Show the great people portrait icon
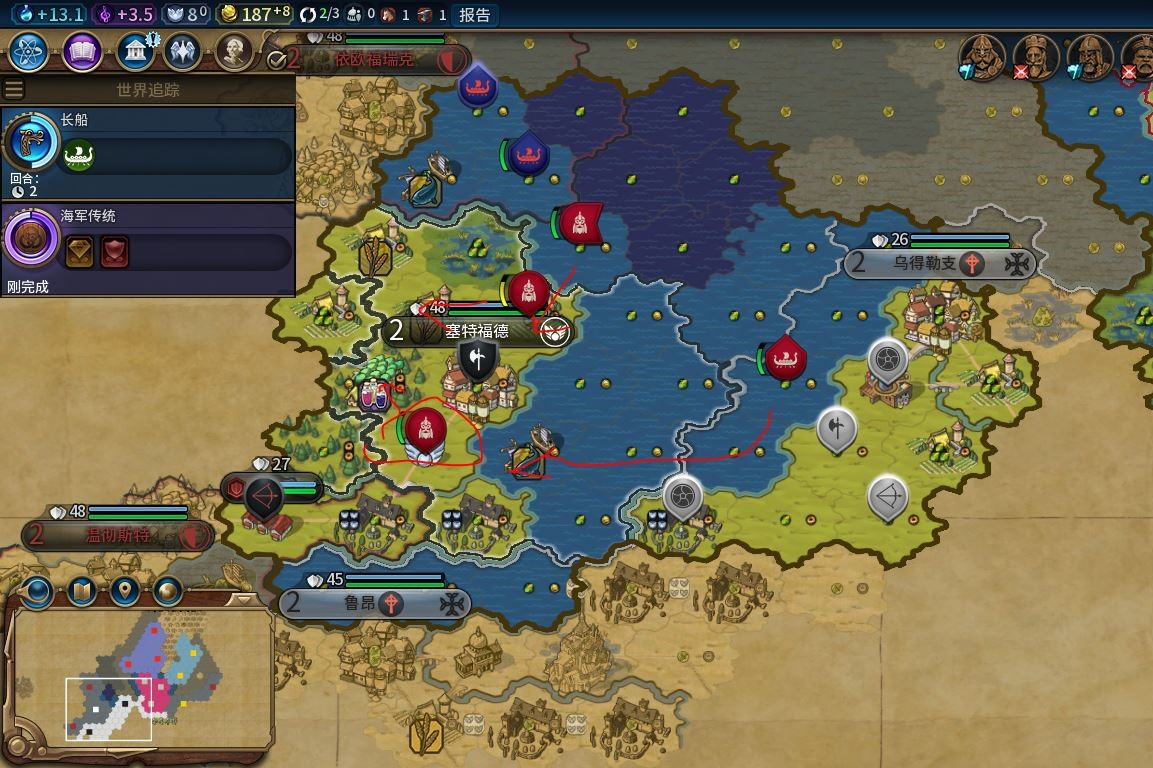The image size is (1153, 768). pos(234,52)
